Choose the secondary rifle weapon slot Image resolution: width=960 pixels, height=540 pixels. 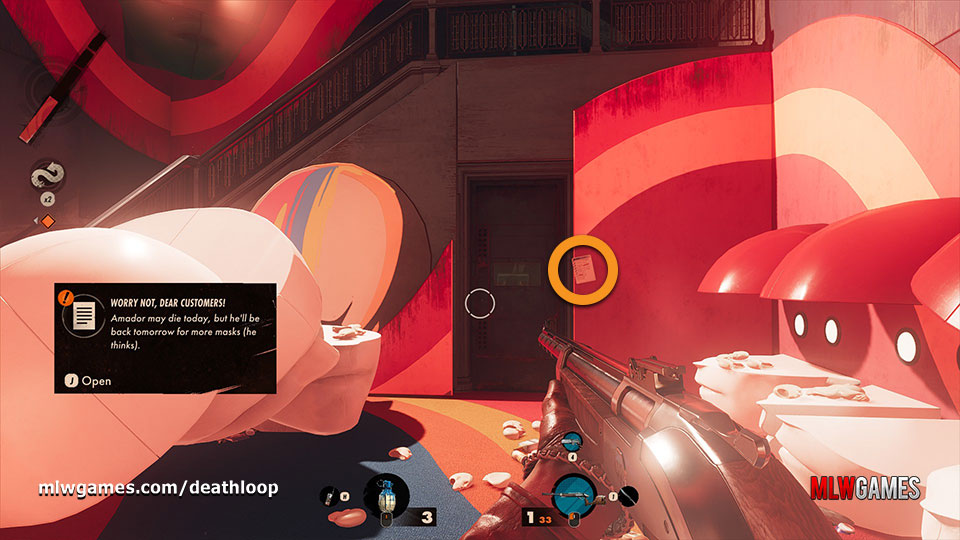[x=573, y=441]
